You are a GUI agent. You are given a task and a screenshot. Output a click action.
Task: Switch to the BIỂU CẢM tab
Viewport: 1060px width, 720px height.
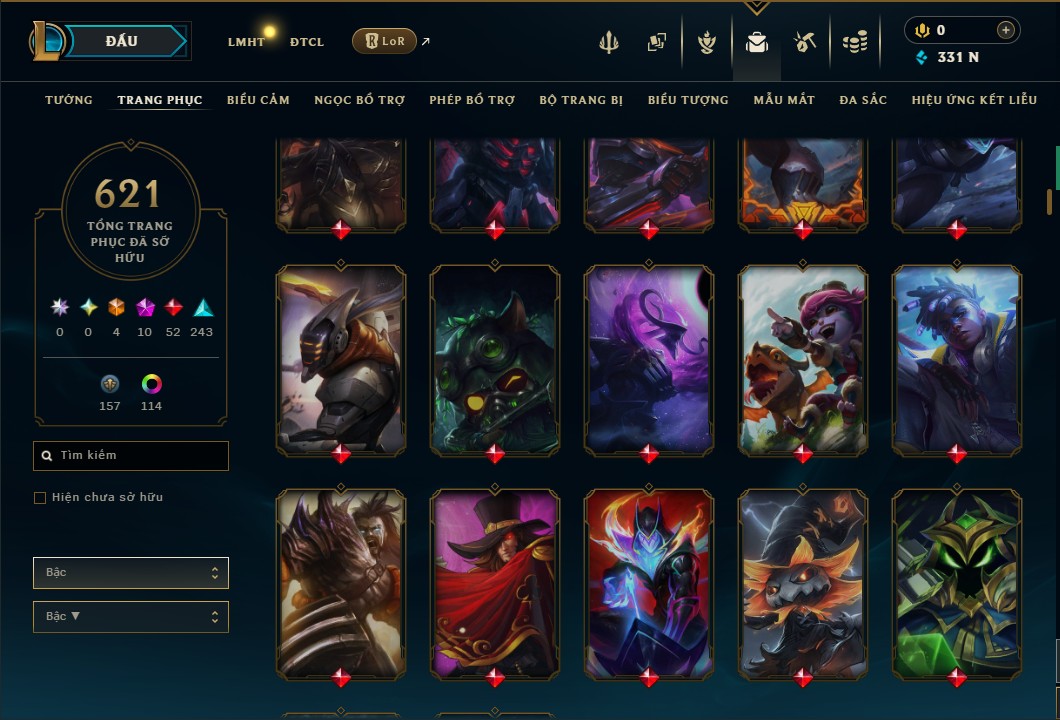(x=258, y=100)
